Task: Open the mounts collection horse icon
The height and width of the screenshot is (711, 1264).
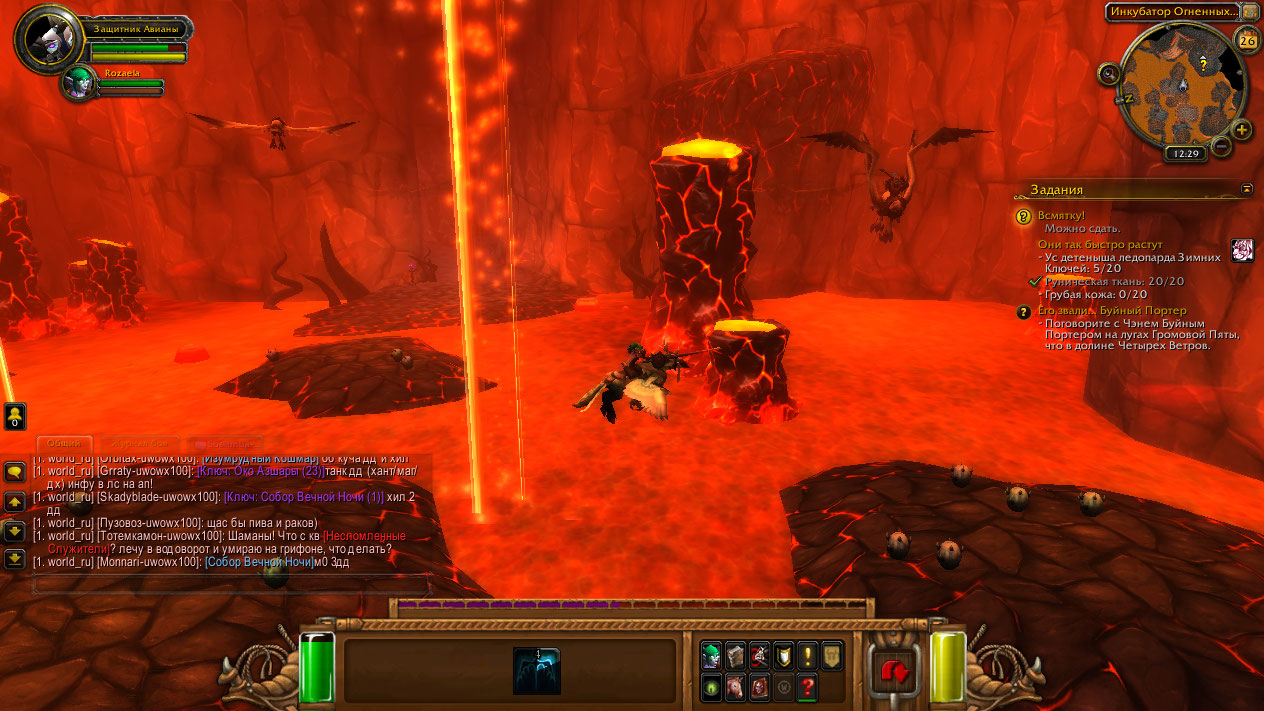Action: 735,687
